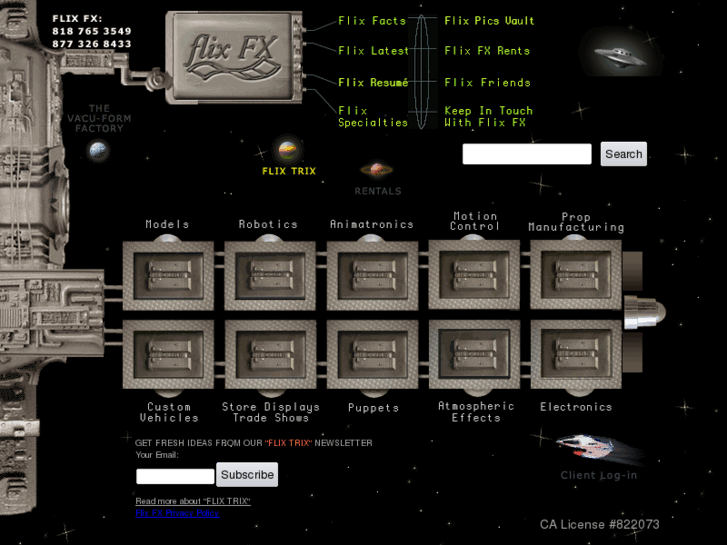This screenshot has height=545, width=727.
Task: Click the search text field
Action: [527, 154]
